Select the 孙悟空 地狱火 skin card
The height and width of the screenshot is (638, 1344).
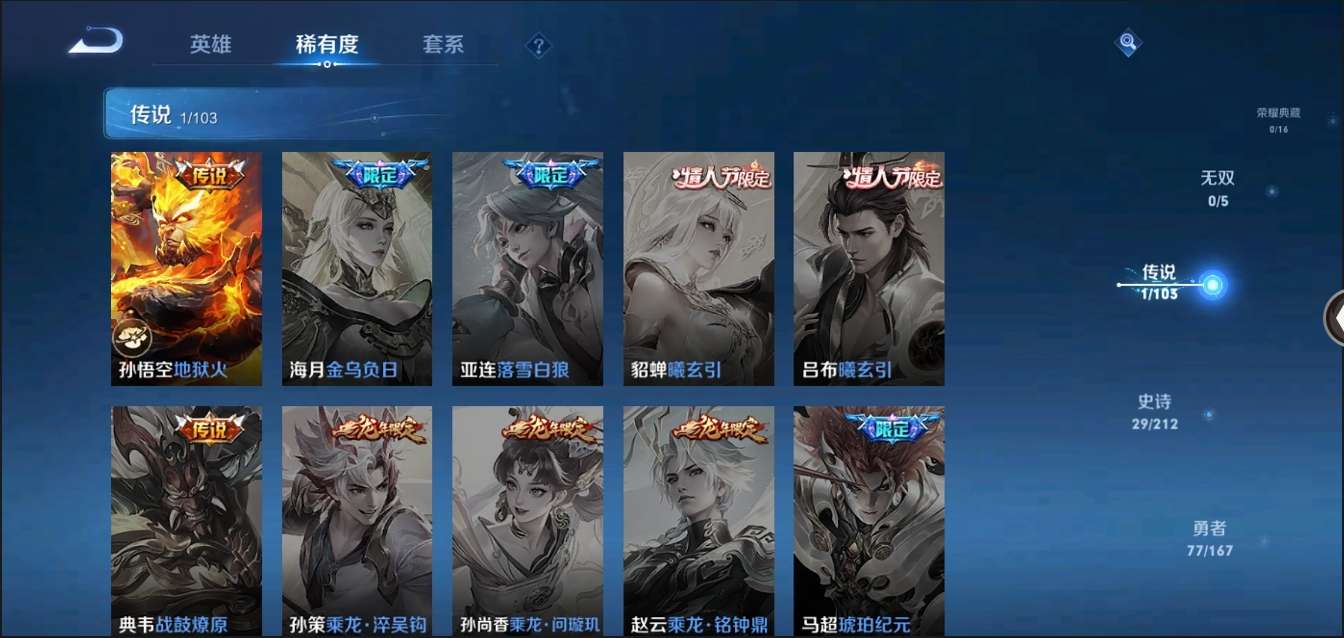(186, 268)
